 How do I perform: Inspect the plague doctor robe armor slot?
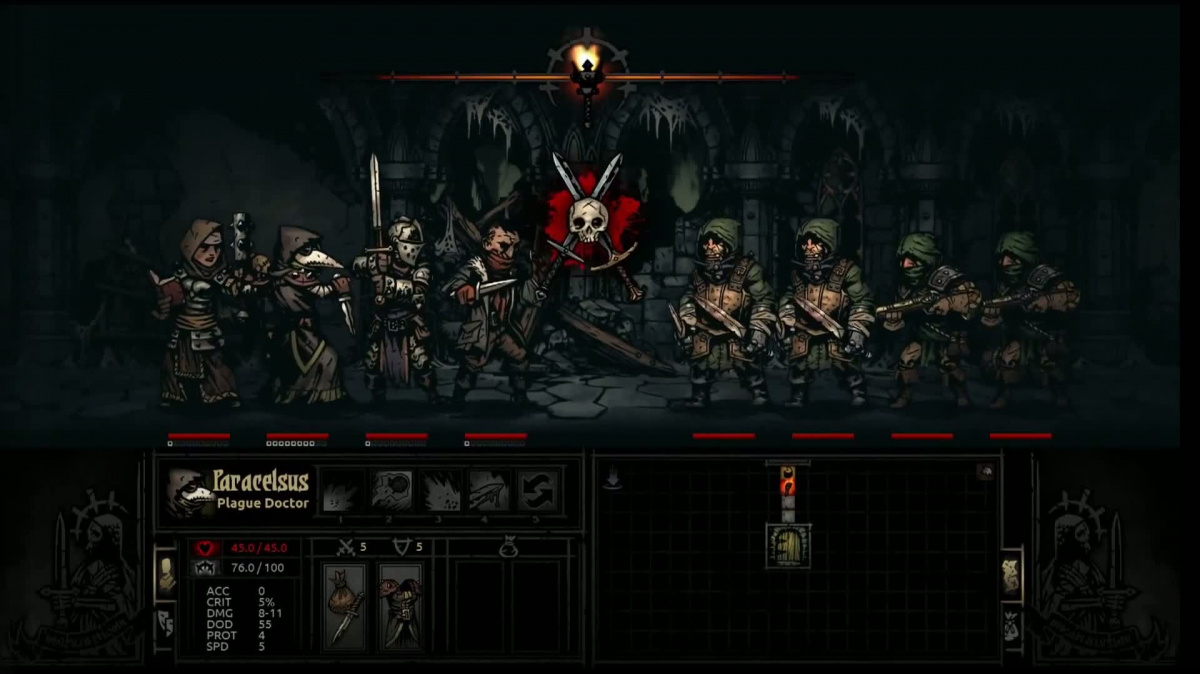400,606
